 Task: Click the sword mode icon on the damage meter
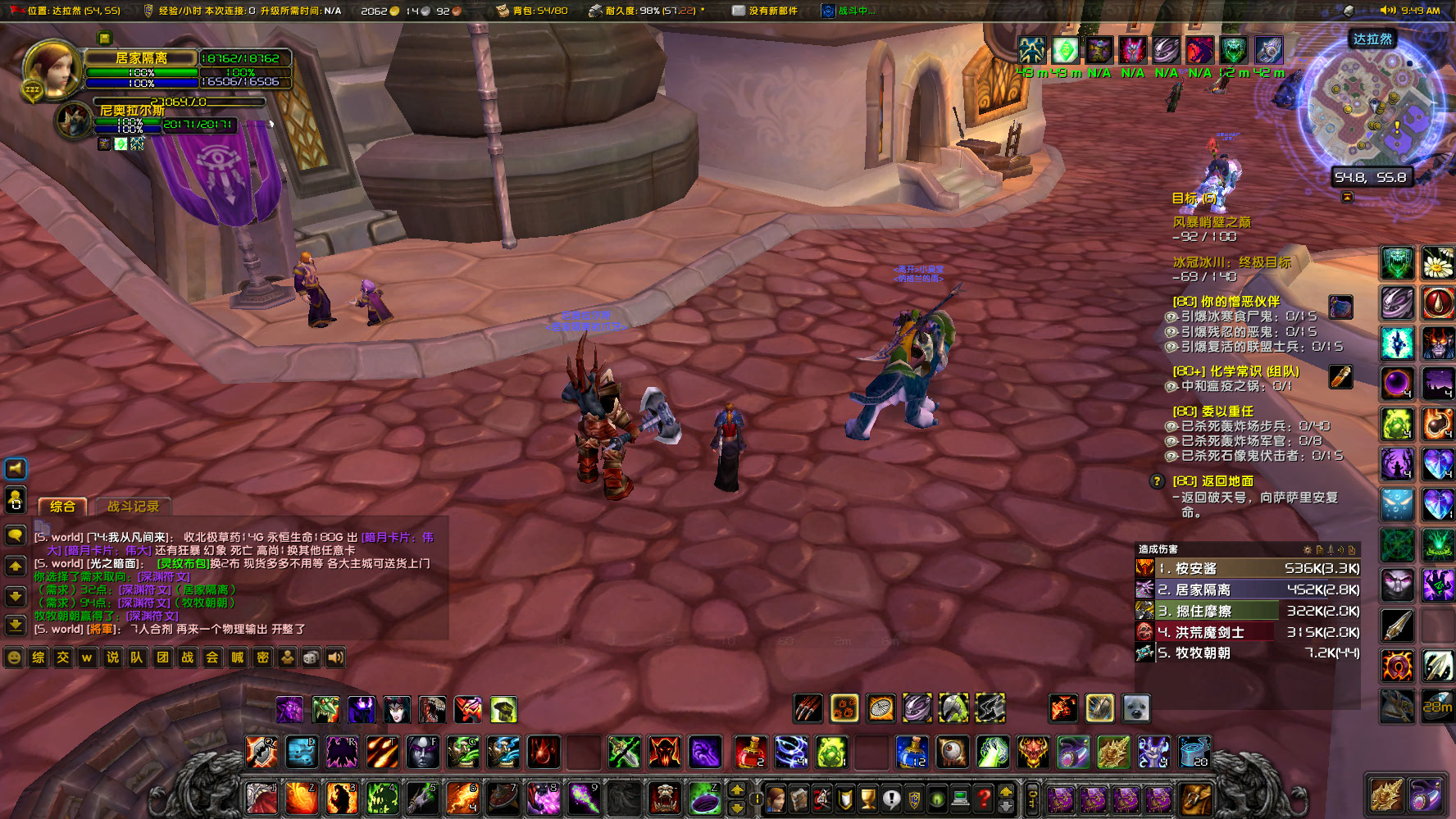tap(1331, 550)
